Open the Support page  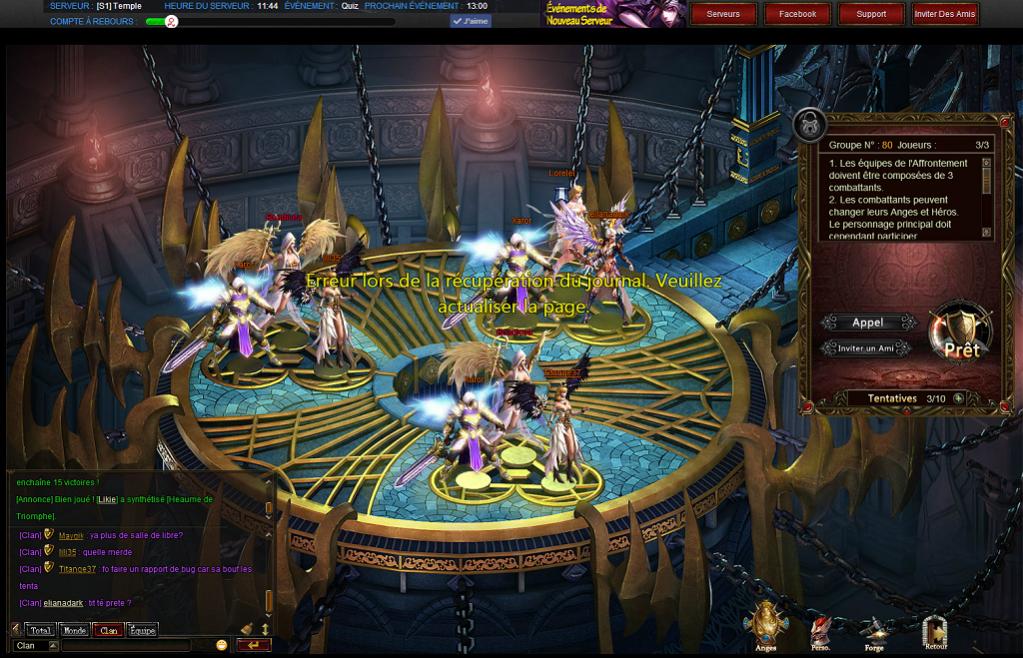(871, 14)
